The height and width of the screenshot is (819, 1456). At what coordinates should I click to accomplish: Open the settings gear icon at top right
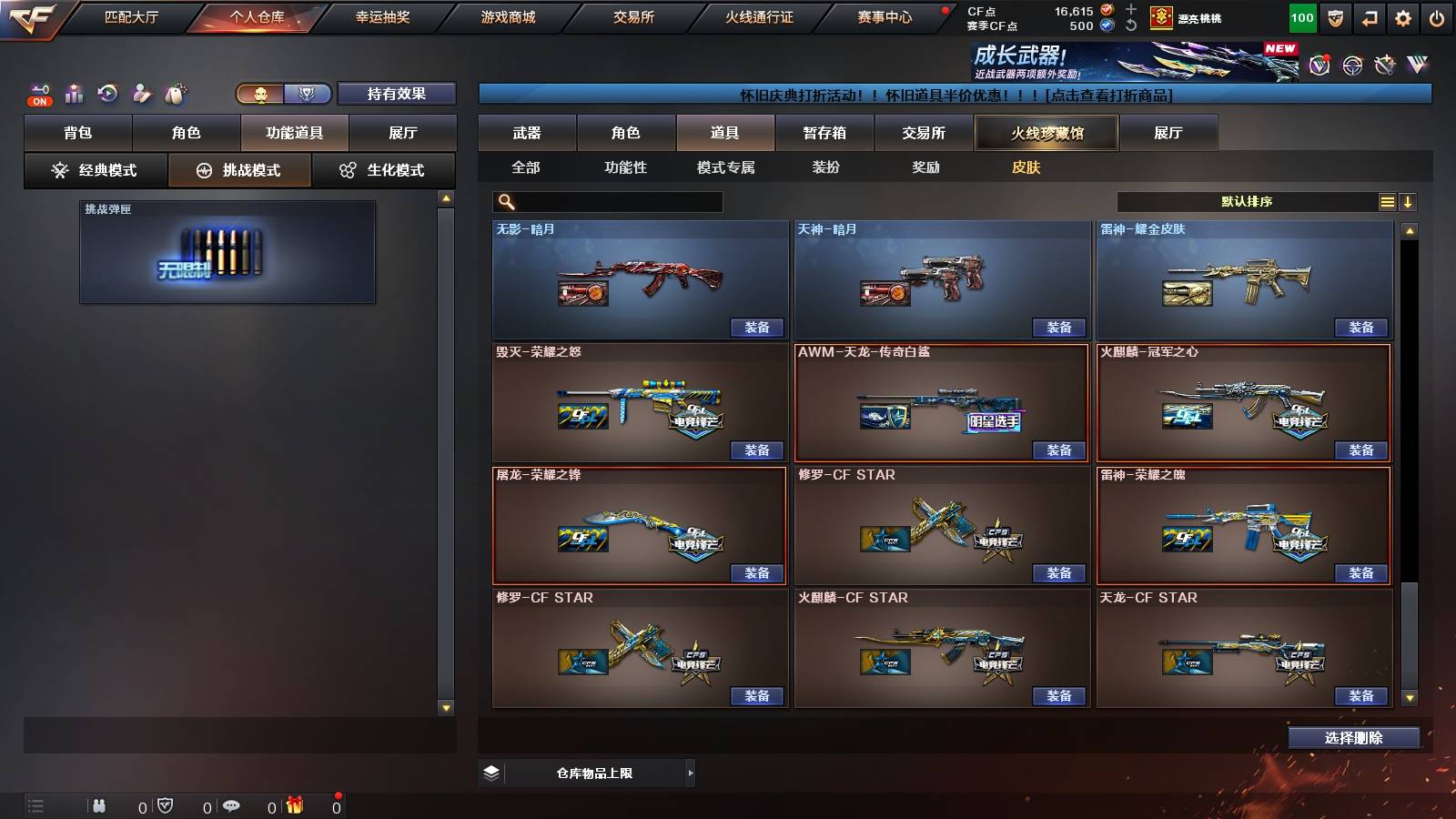[1402, 17]
